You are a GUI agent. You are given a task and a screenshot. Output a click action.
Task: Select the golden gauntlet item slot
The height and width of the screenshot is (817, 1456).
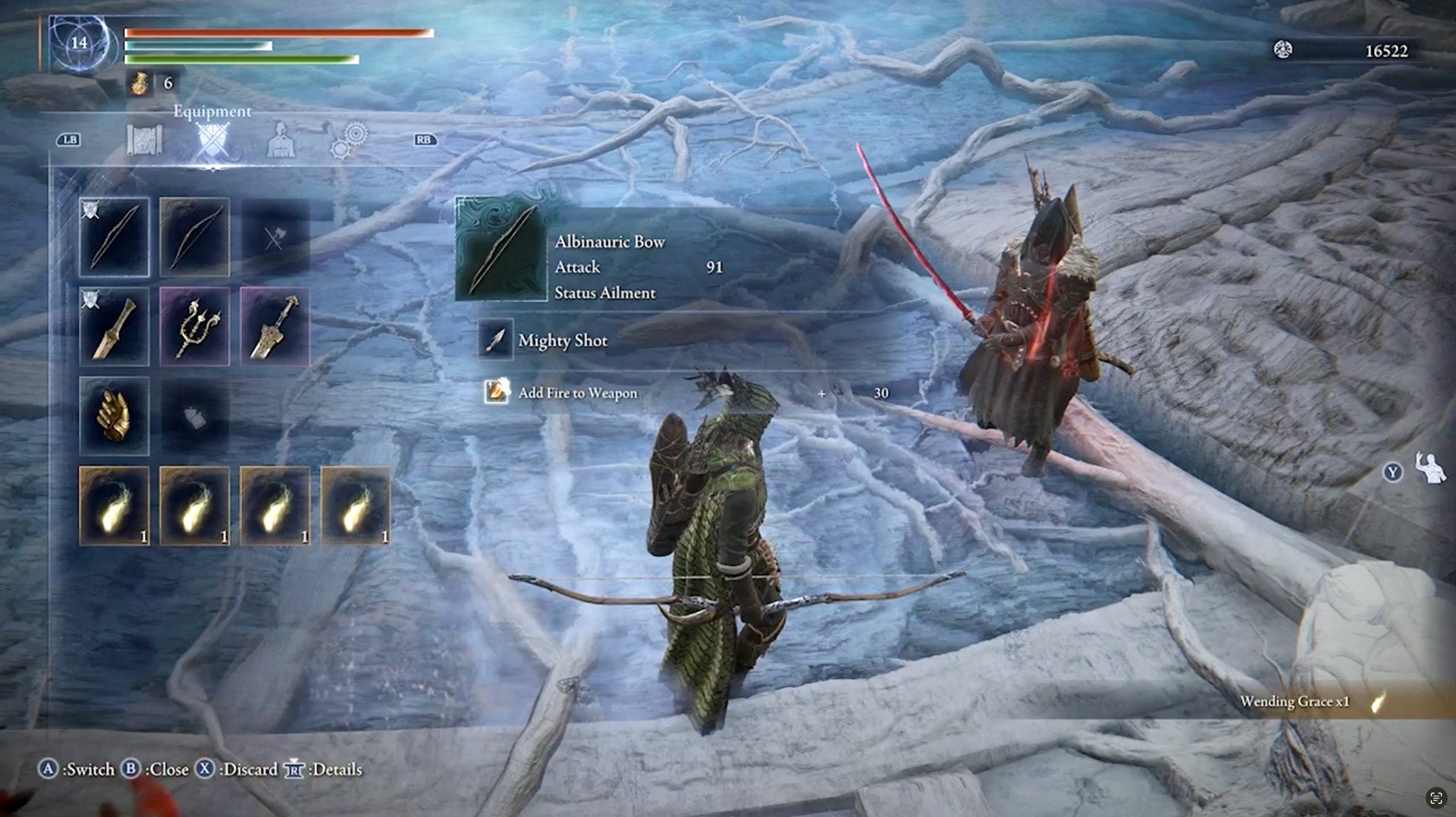pyautogui.click(x=115, y=416)
